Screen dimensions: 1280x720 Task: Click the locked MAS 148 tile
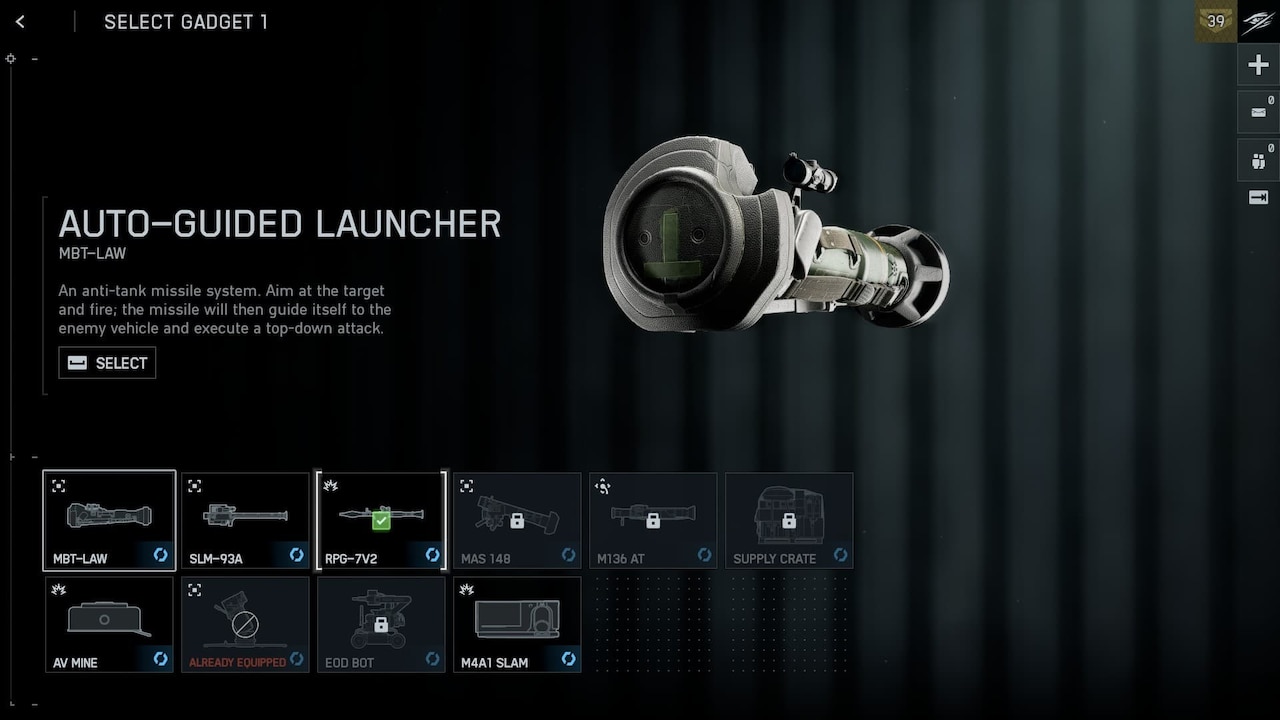517,520
